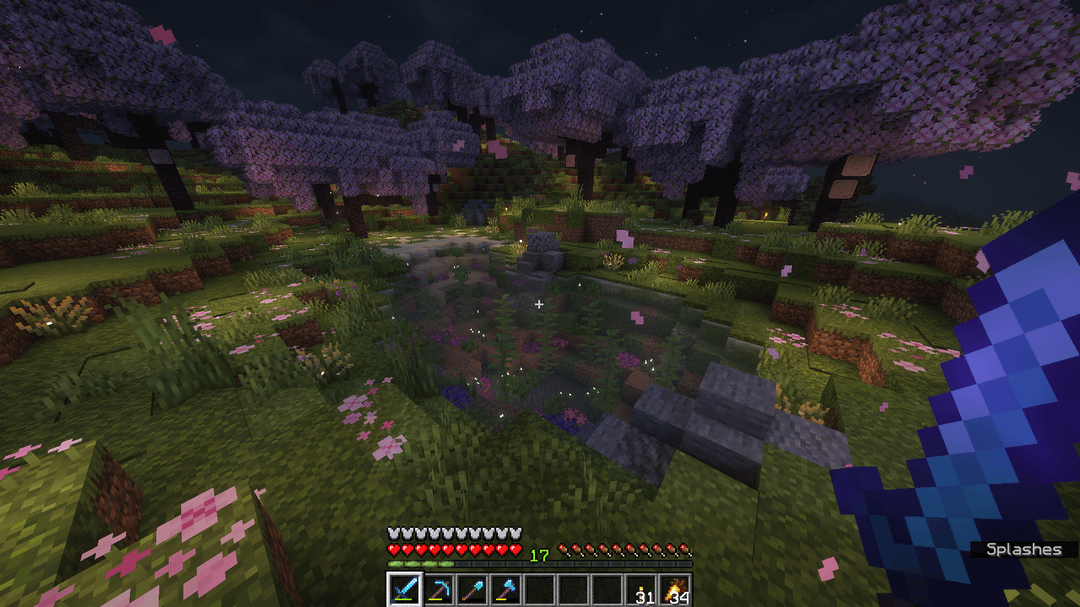Select the diamond pickaxe hotbar slot

[438, 590]
